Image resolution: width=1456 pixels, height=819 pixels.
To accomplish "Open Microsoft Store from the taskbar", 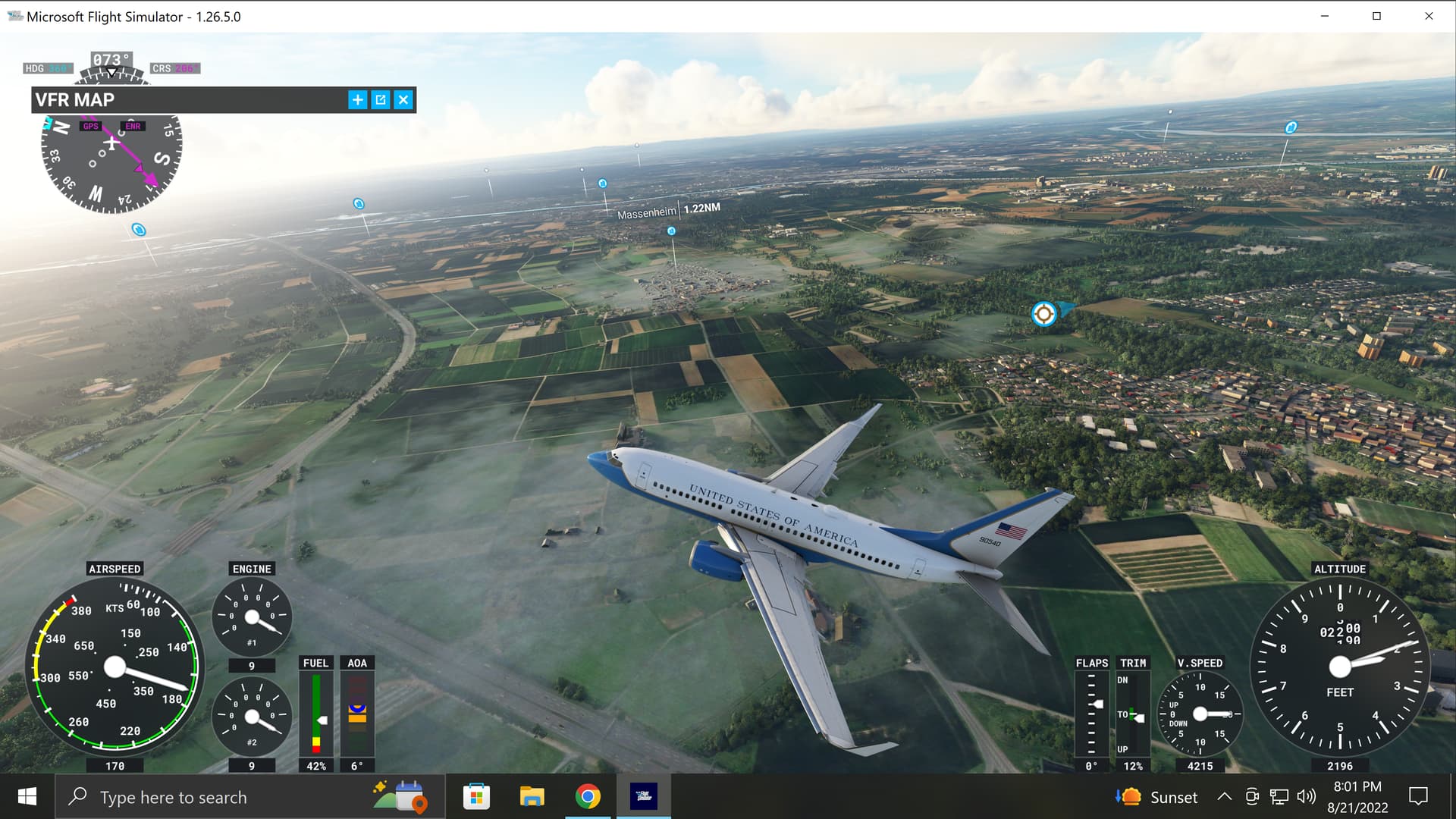I will click(476, 797).
